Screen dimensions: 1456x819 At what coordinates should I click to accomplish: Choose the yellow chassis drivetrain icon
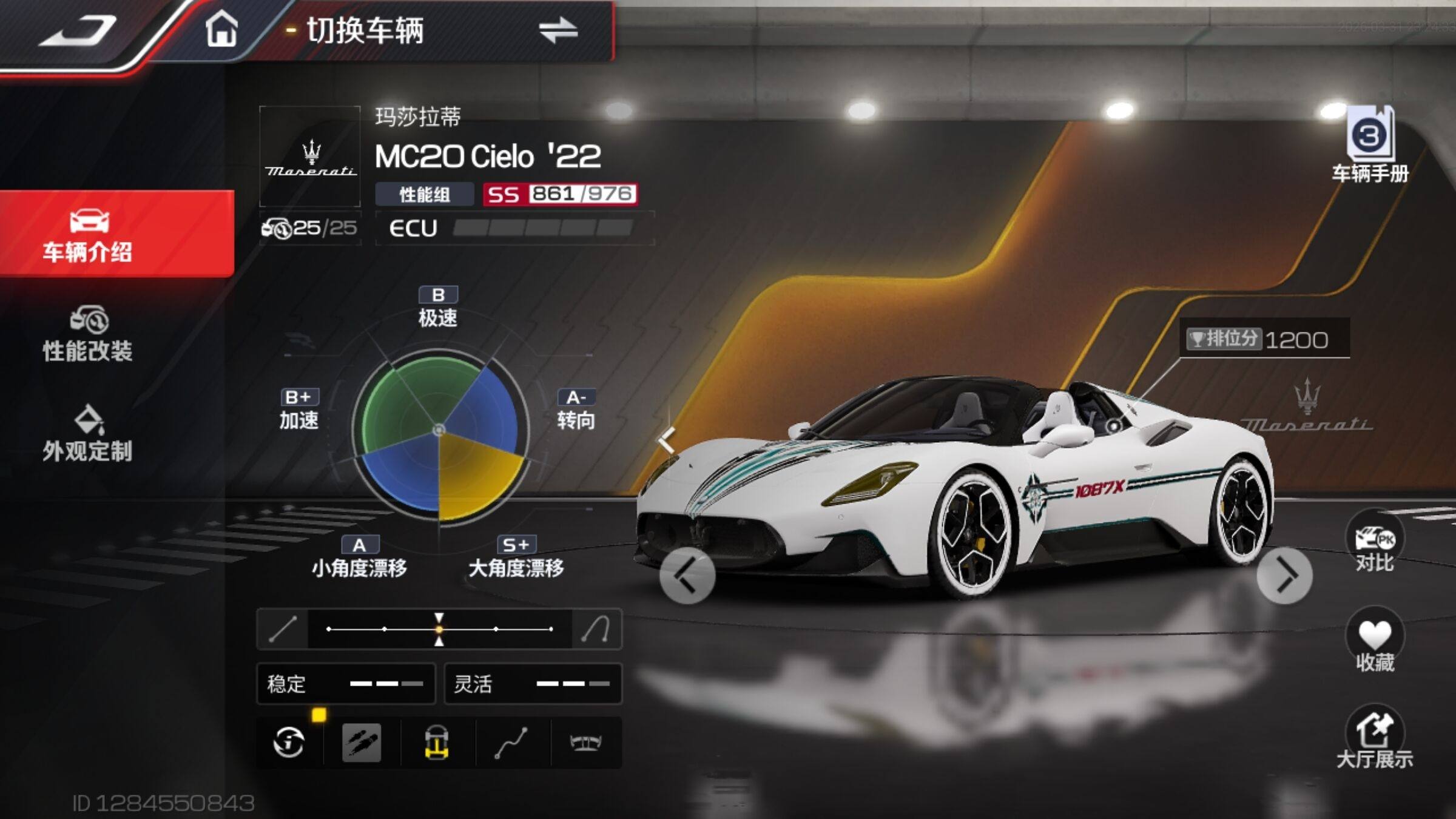click(x=436, y=743)
